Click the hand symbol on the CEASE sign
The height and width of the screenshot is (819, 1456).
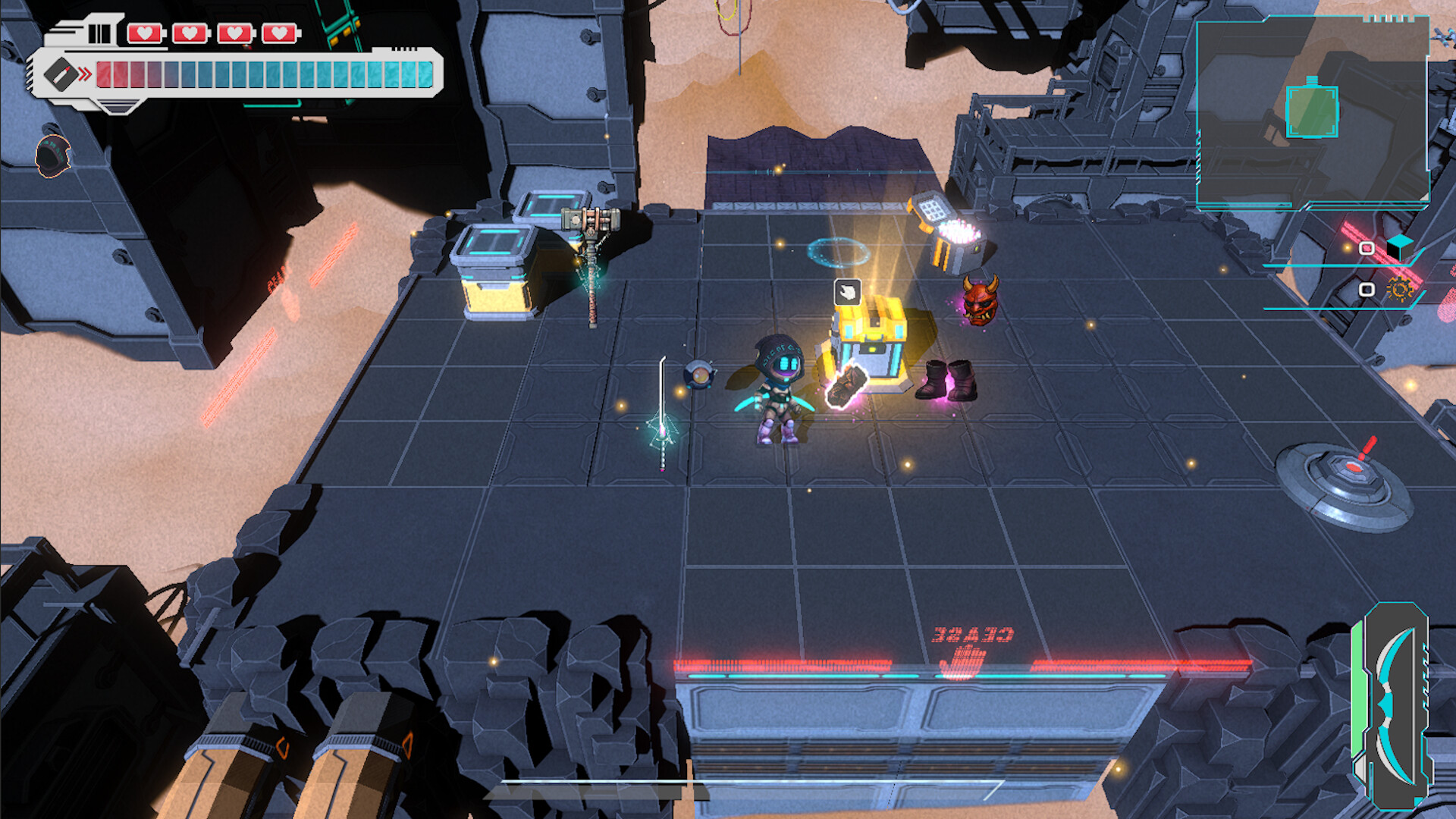pos(963,662)
